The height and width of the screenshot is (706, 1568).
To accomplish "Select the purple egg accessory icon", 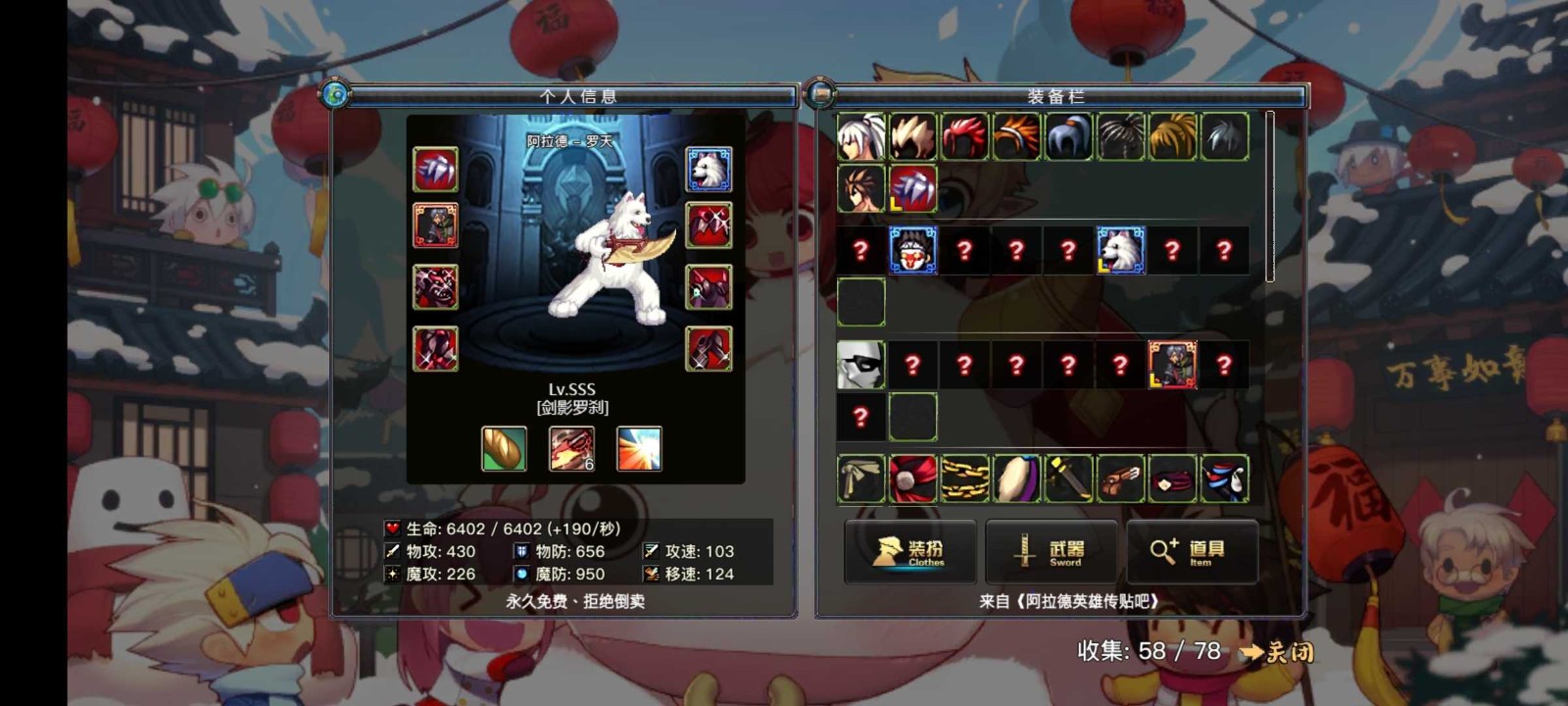I will [x=1017, y=477].
